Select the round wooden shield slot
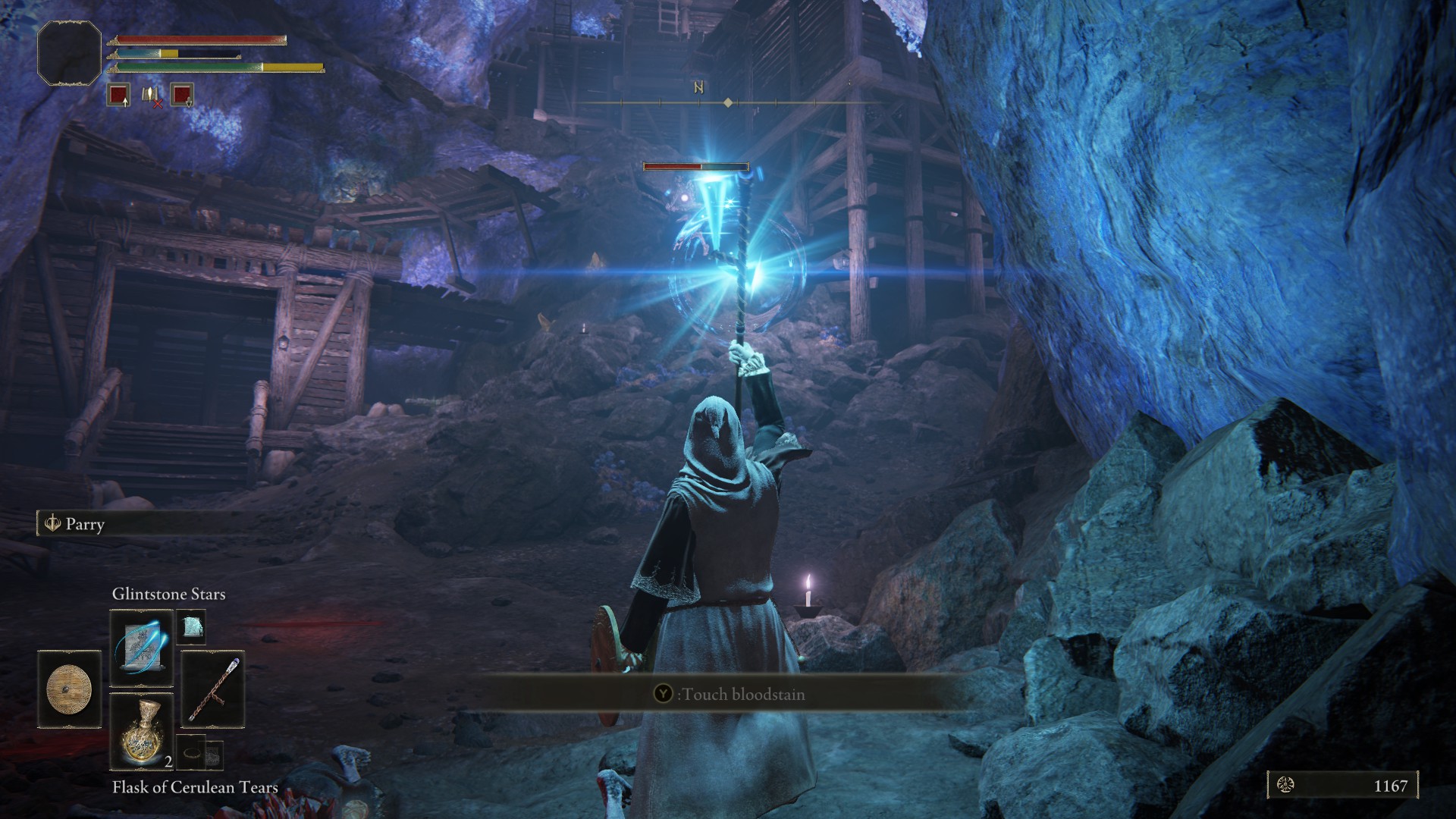Screen dimensions: 1456x819 click(69, 689)
